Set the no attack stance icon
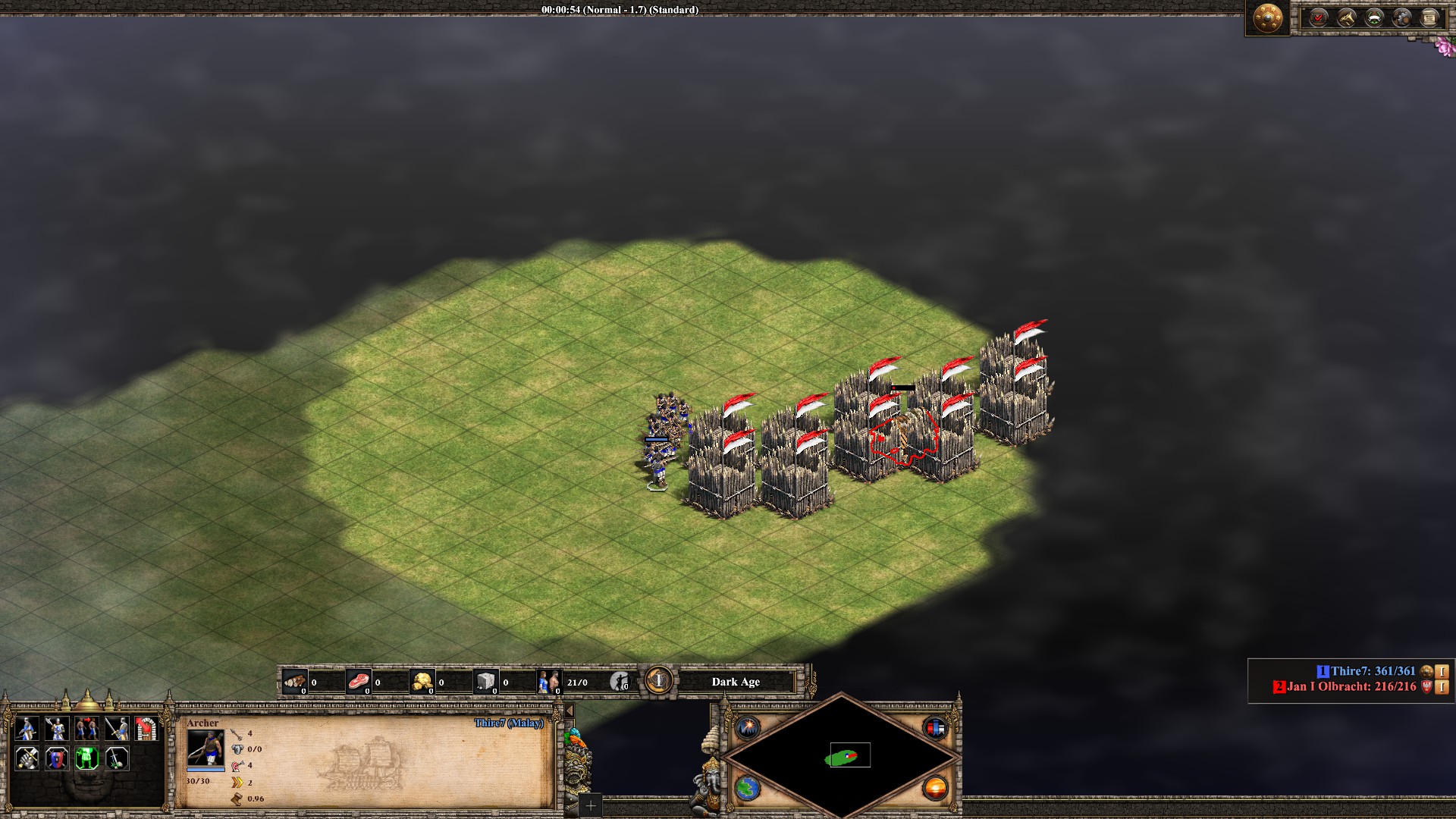 tap(116, 758)
